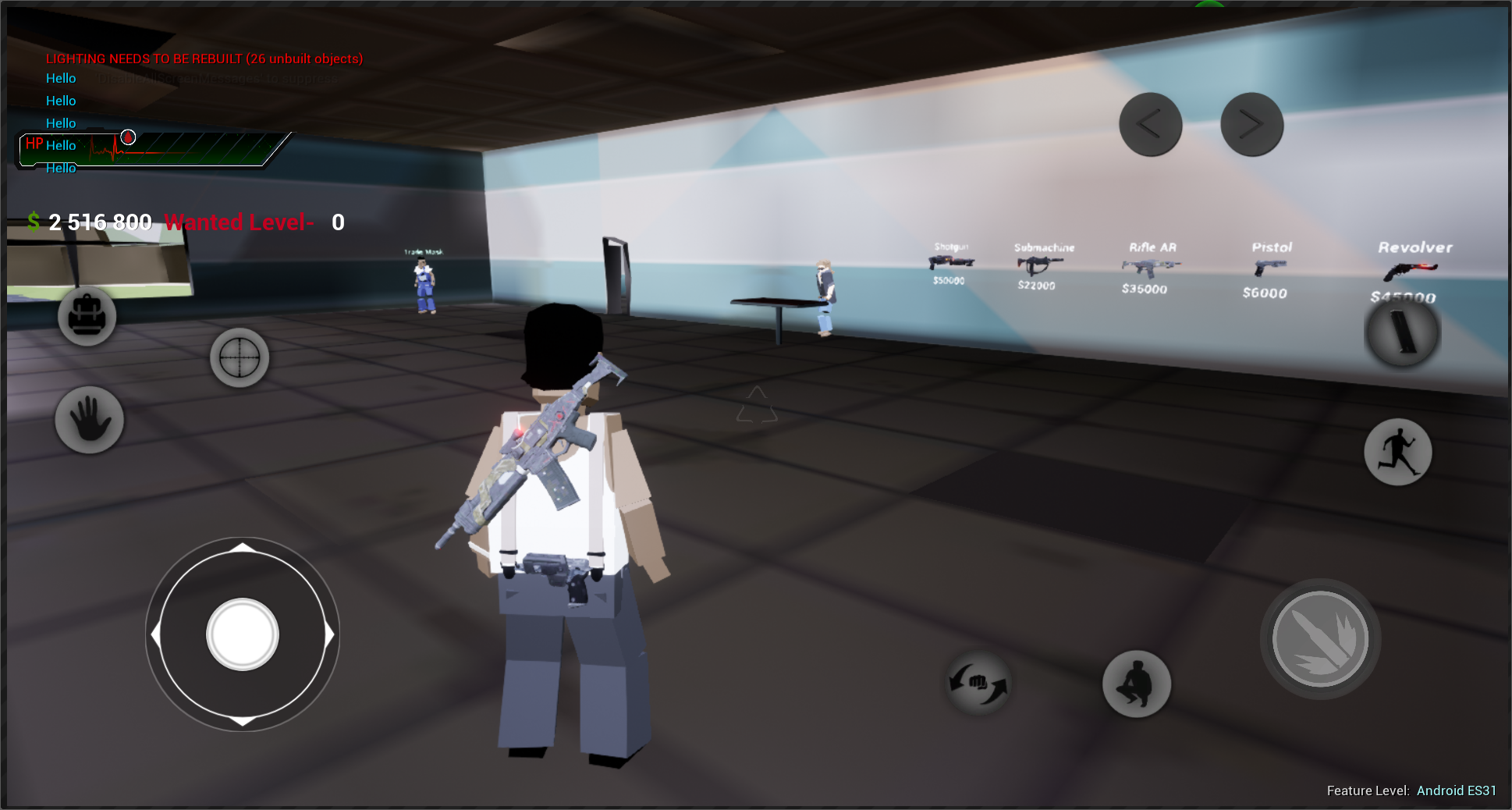
Task: Toggle crouch mode on
Action: (1136, 684)
